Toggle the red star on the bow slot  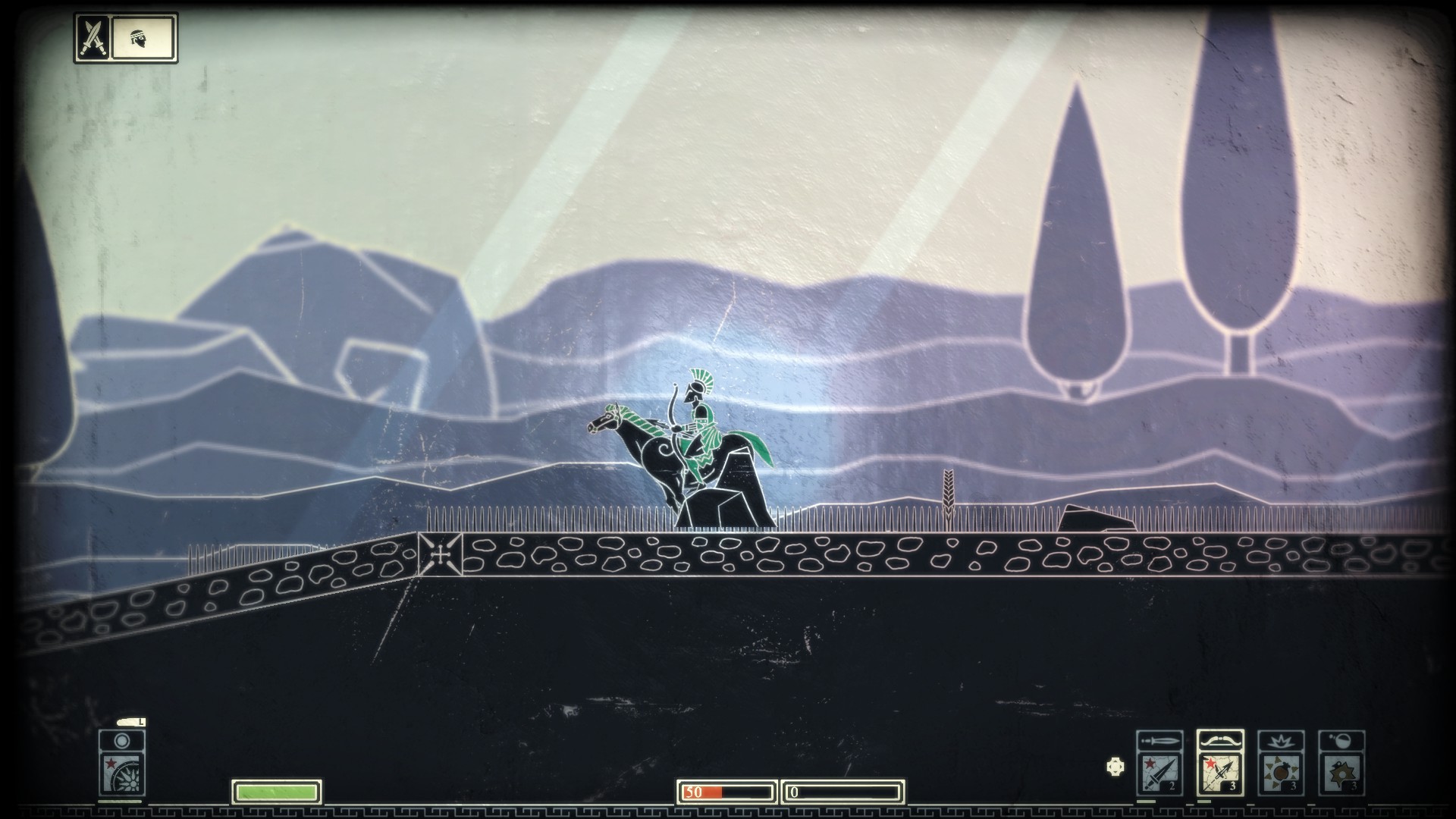click(x=1210, y=764)
